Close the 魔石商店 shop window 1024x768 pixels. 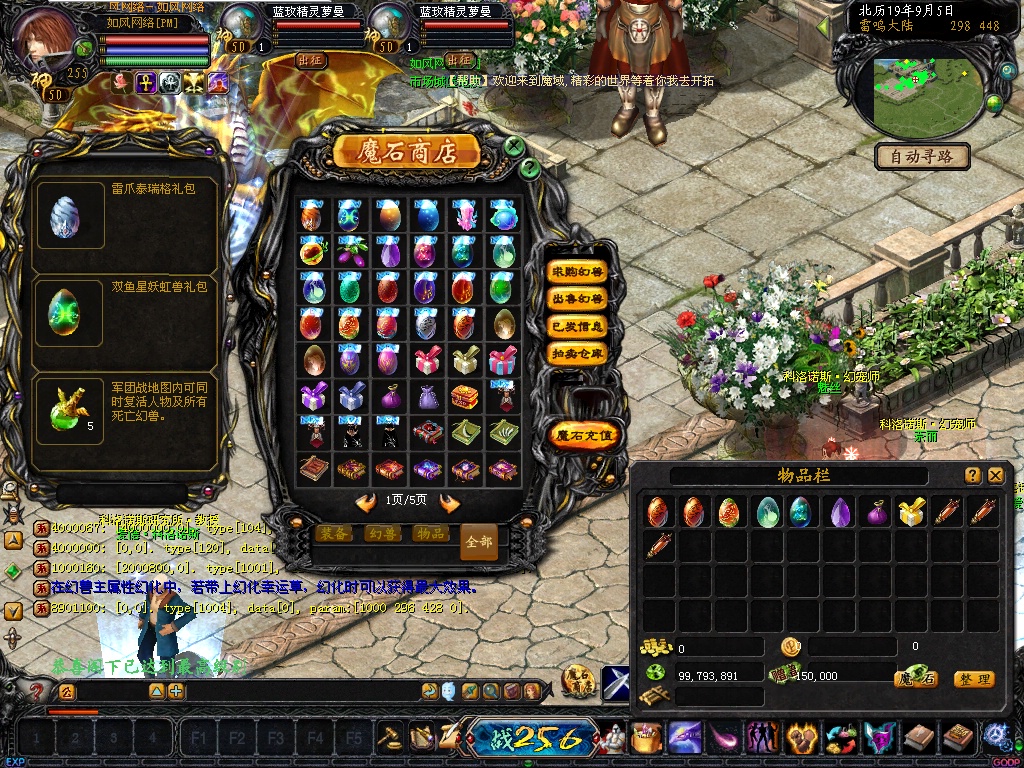[514, 147]
